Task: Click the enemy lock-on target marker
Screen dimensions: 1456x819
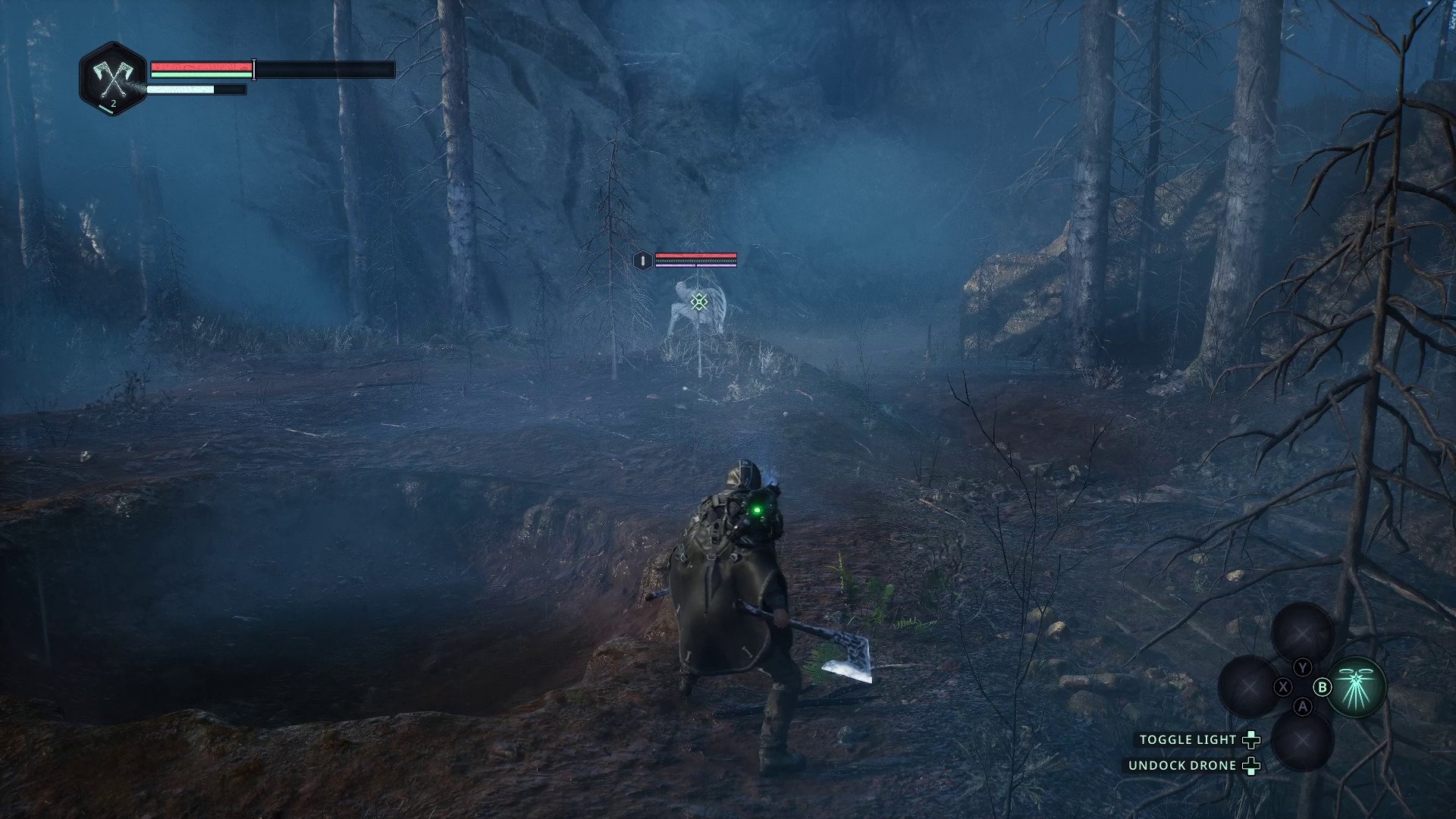Action: 699,302
